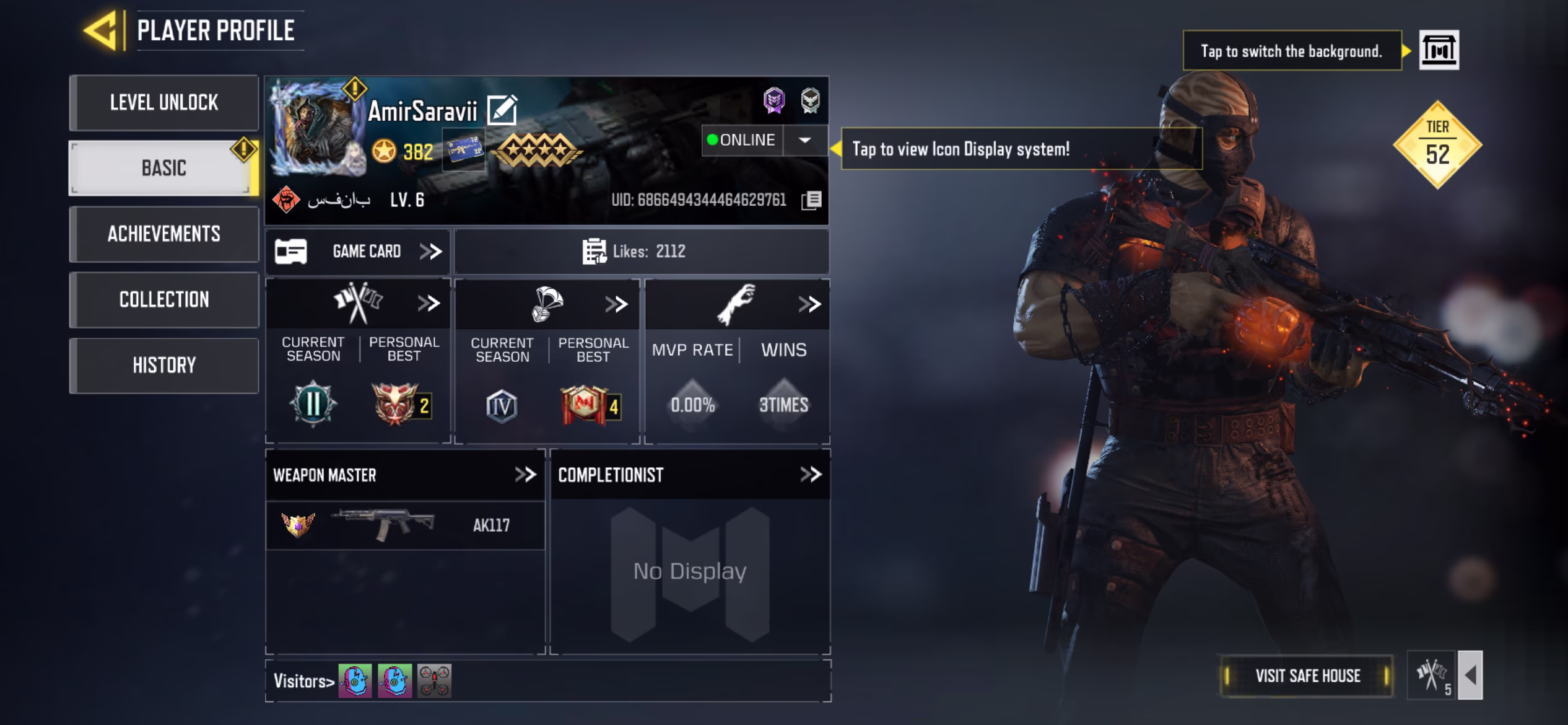This screenshot has height=725, width=1568.
Task: Copy the player UID
Action: (811, 200)
